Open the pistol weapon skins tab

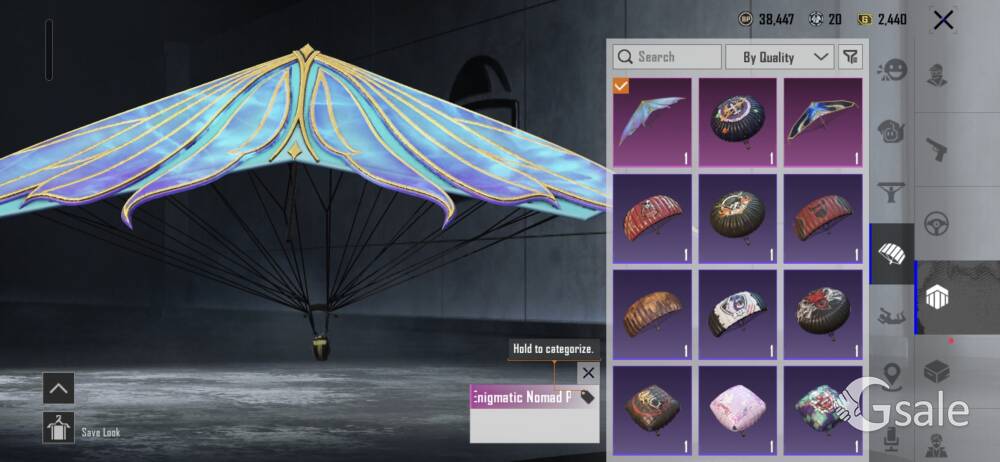[937, 150]
